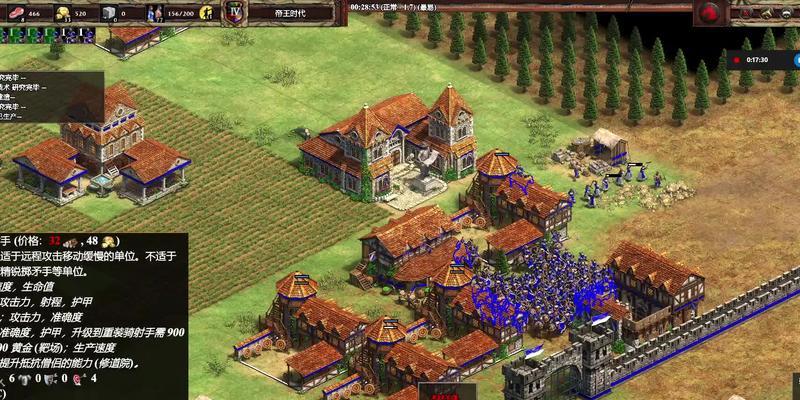Select the idle villager icon

(x=207, y=14)
